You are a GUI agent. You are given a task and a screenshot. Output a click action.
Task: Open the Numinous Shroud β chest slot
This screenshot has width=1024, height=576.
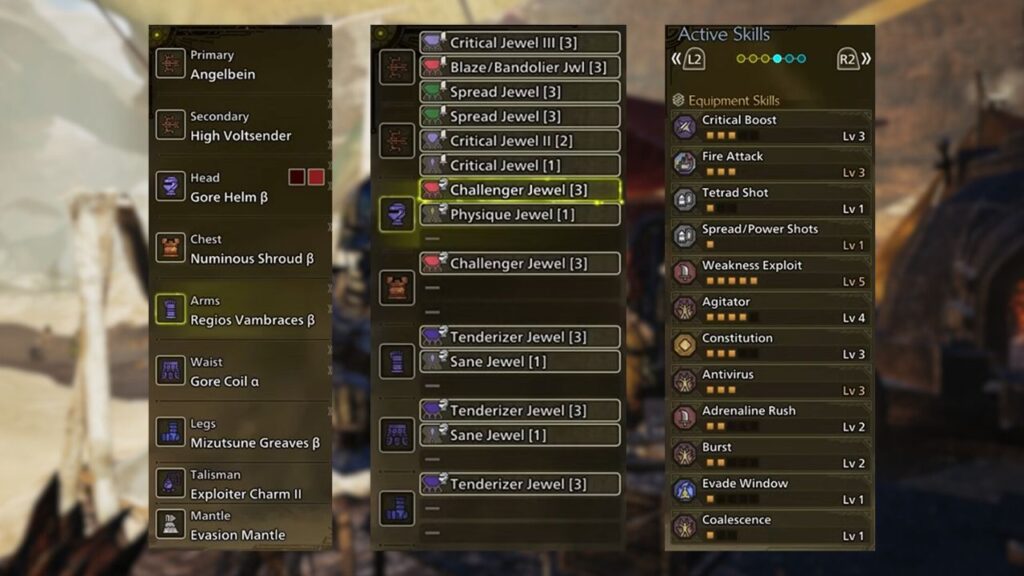pyautogui.click(x=240, y=249)
